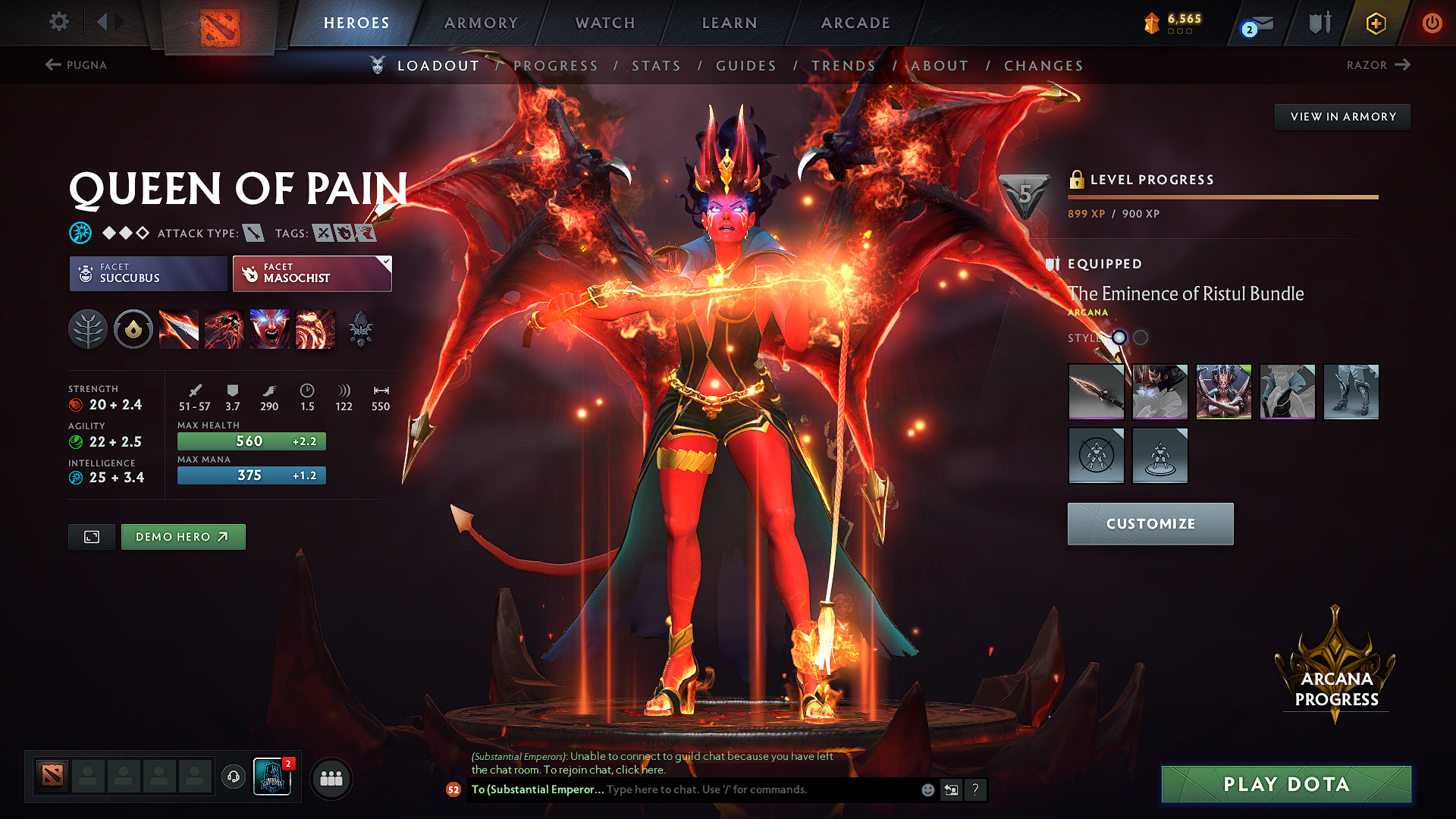Screen dimensions: 1456x819
Task: Open the Blink ability icon
Action: point(224,328)
